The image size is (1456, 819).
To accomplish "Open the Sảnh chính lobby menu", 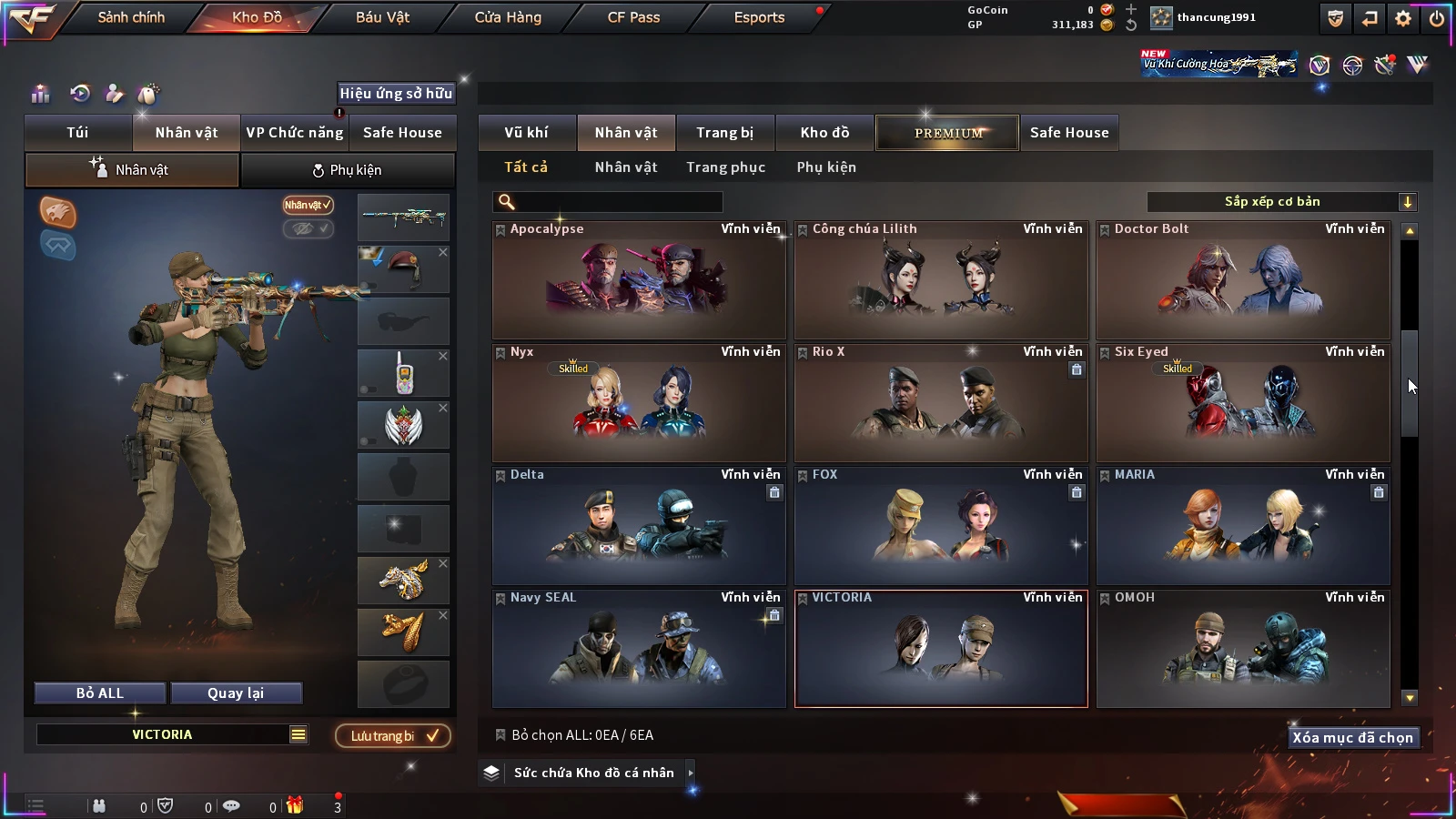I will point(131,17).
